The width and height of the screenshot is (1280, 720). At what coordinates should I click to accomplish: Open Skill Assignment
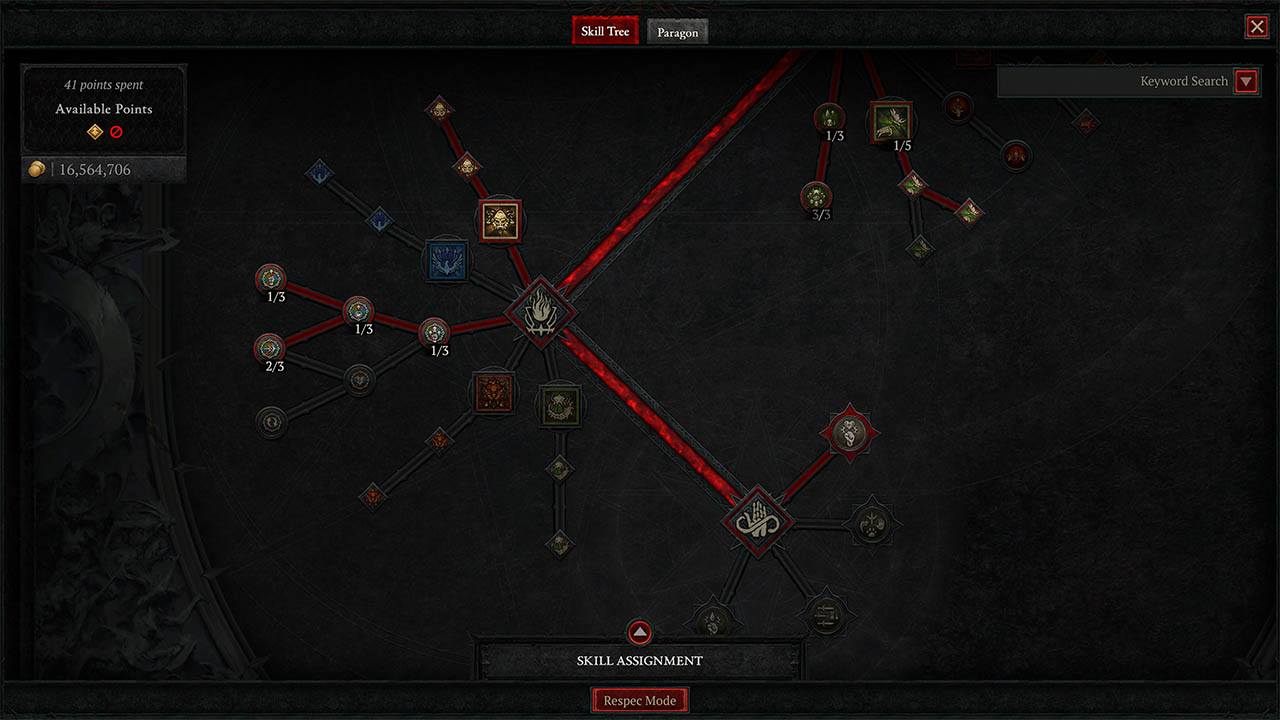point(639,660)
